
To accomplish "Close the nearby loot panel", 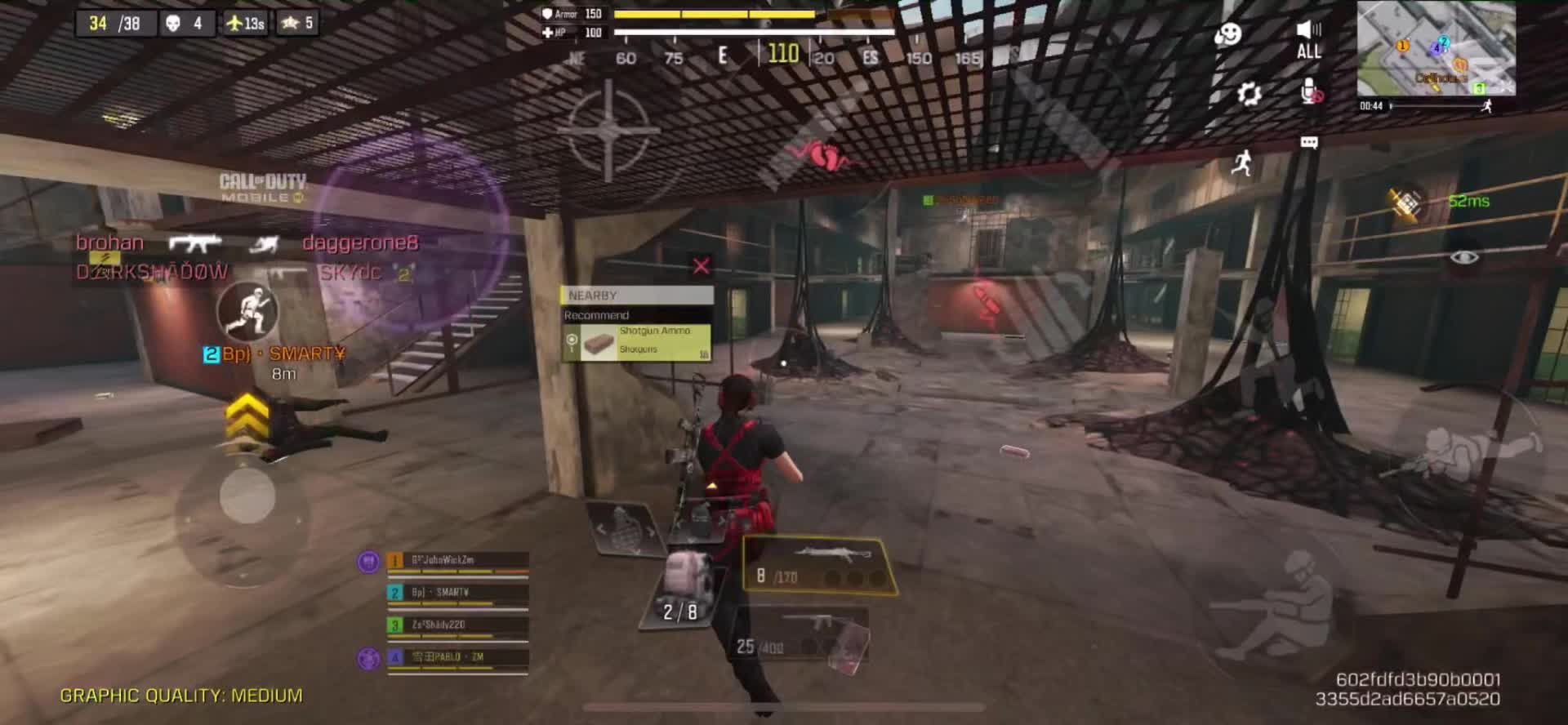I will click(x=701, y=266).
